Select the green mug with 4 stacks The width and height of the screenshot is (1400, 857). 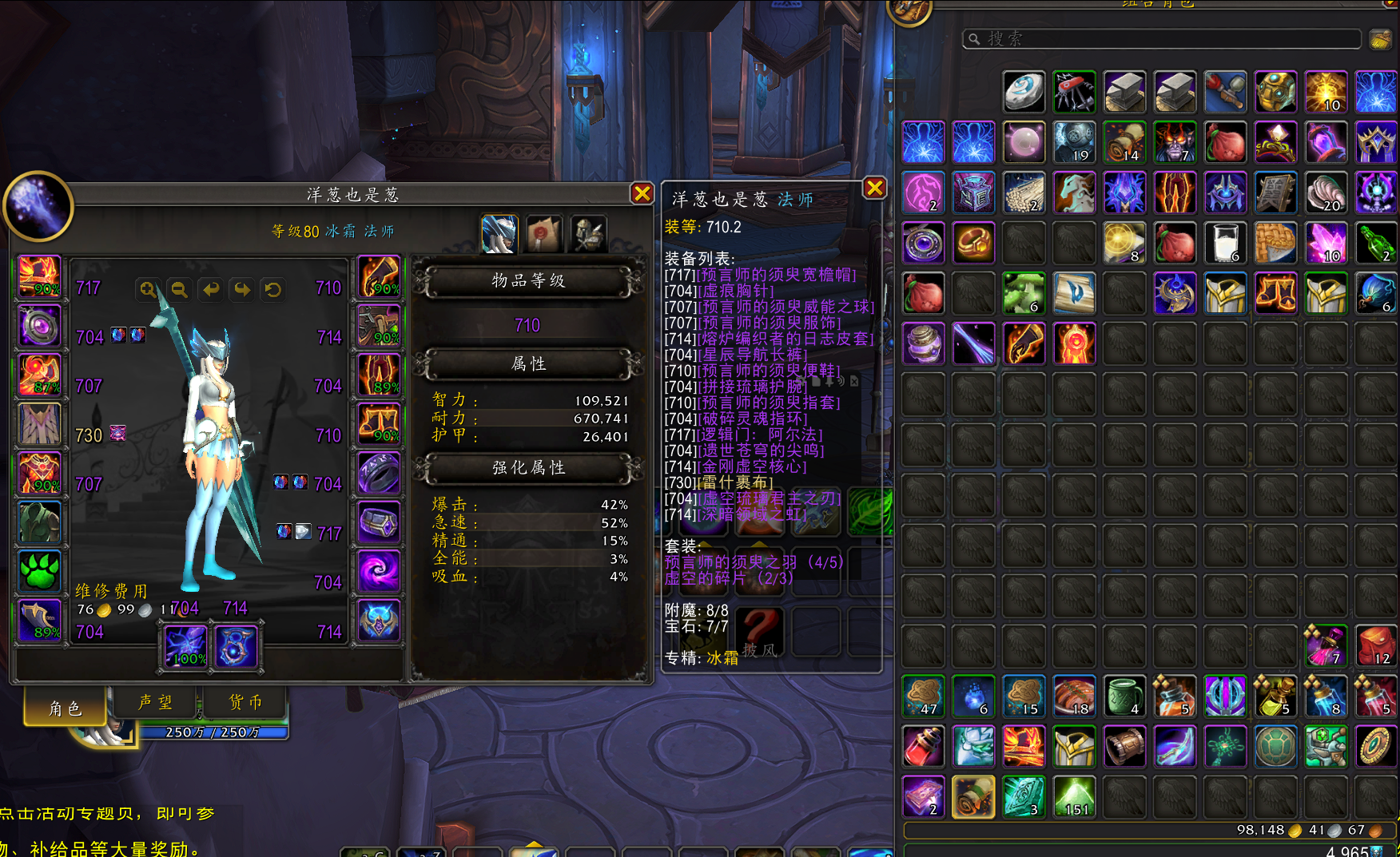point(1124,696)
